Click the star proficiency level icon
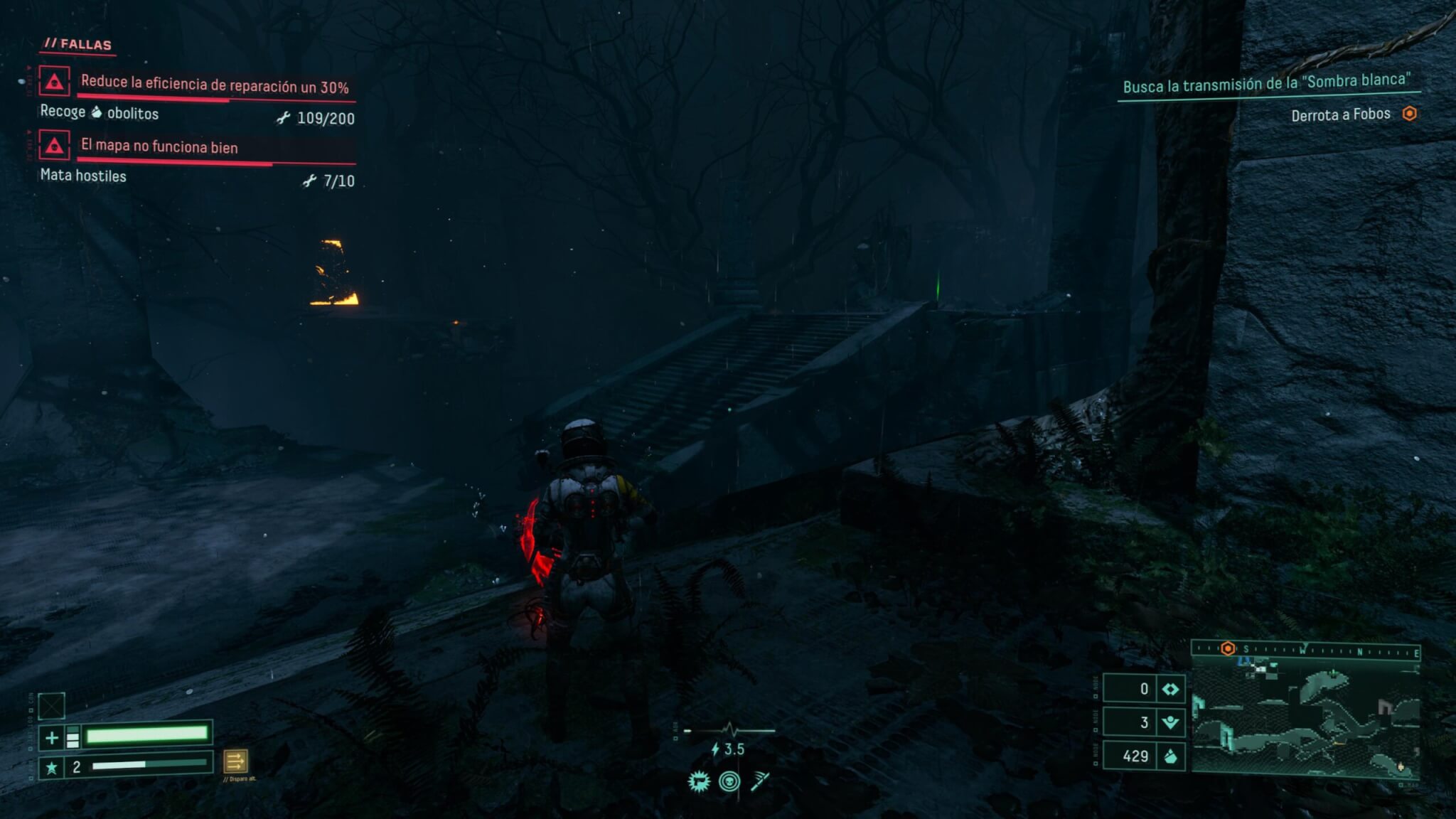The height and width of the screenshot is (819, 1456). 51,768
